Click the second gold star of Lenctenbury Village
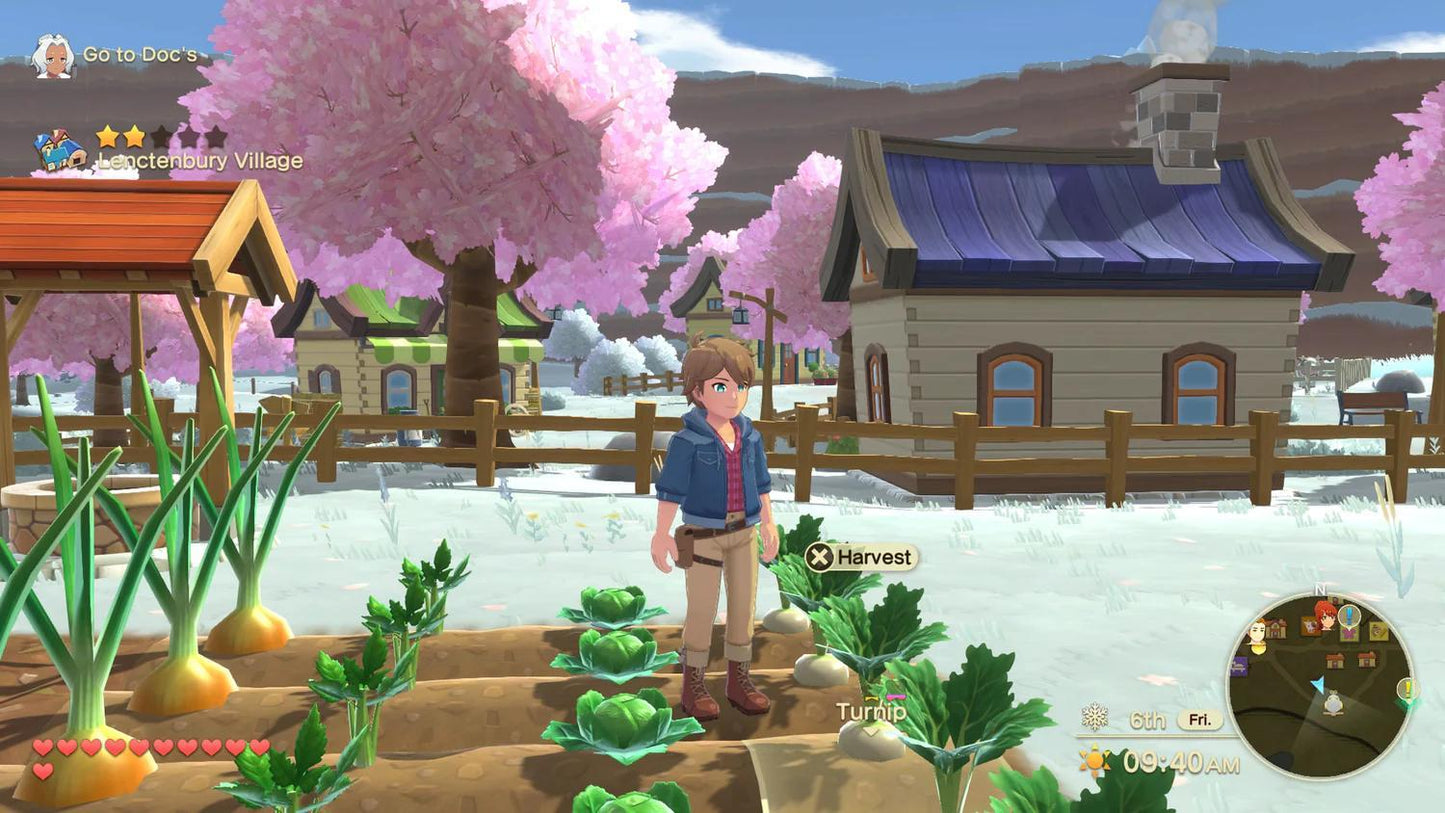The image size is (1445, 813). (x=132, y=137)
